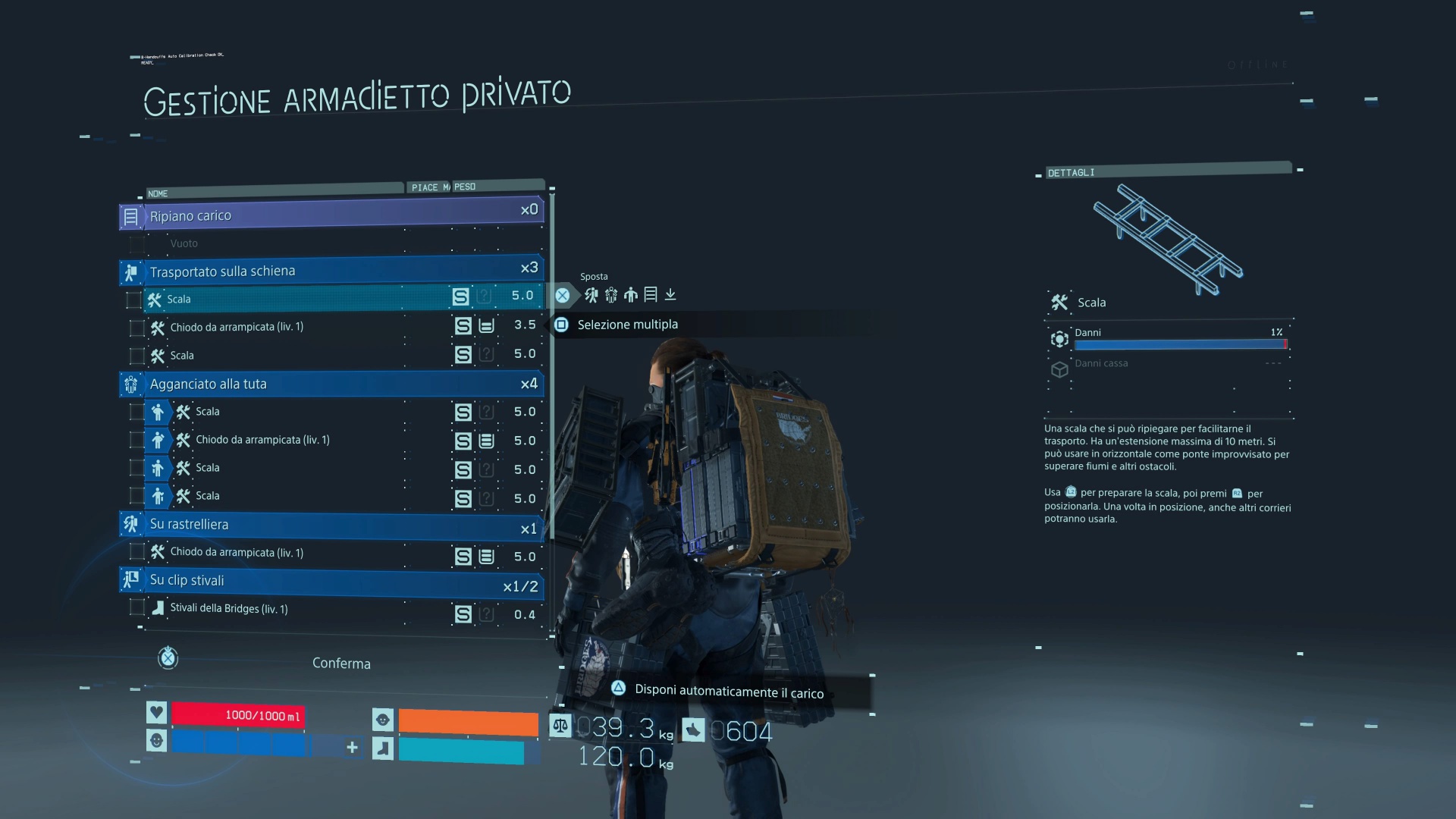Select Chiodo da arrampicata under Agganciato alla tuta
Viewport: 1456px width, 819px height.
(303, 440)
